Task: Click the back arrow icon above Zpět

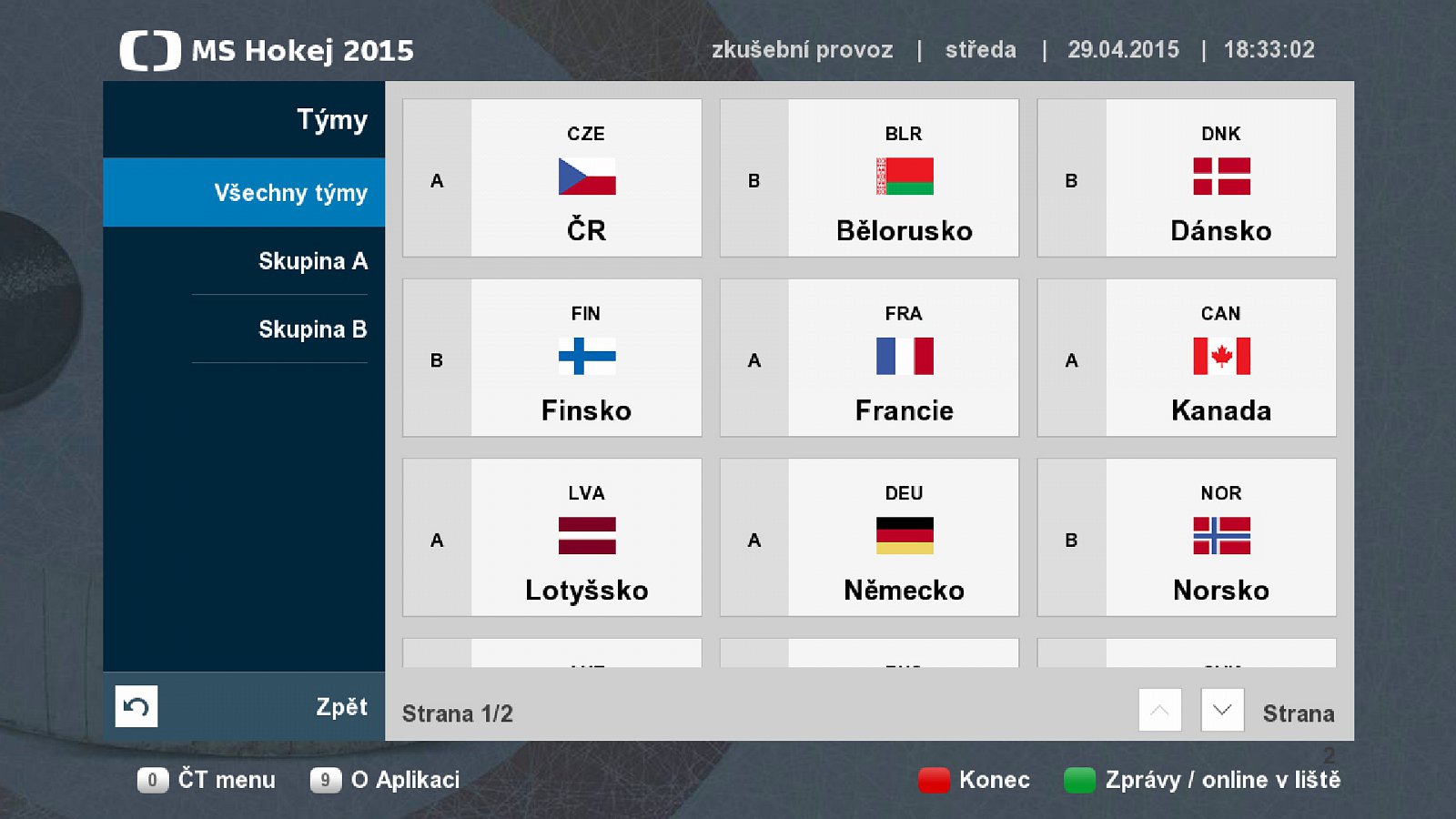Action: click(x=136, y=705)
